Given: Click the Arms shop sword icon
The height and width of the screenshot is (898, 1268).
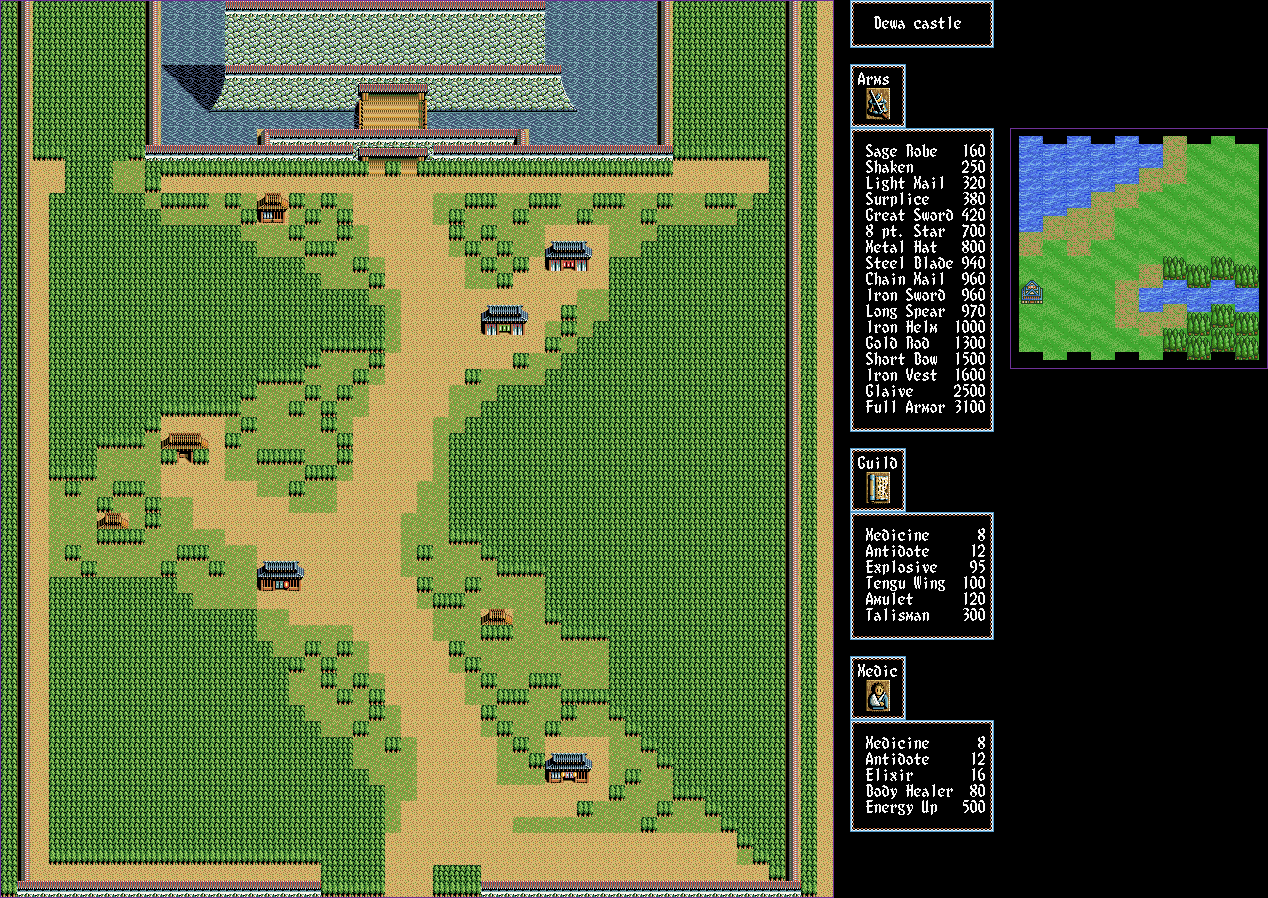Looking at the screenshot, I should [878, 104].
